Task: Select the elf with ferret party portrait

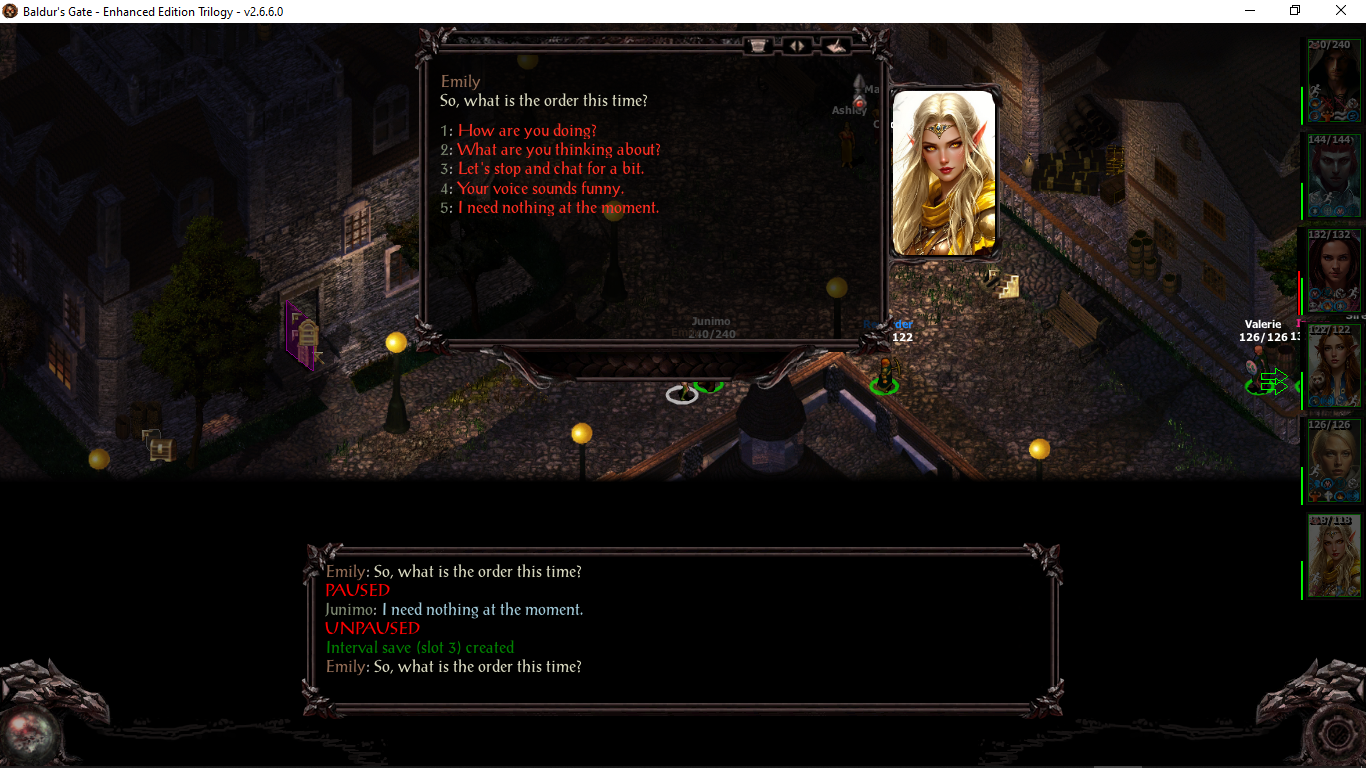Action: click(x=1334, y=365)
